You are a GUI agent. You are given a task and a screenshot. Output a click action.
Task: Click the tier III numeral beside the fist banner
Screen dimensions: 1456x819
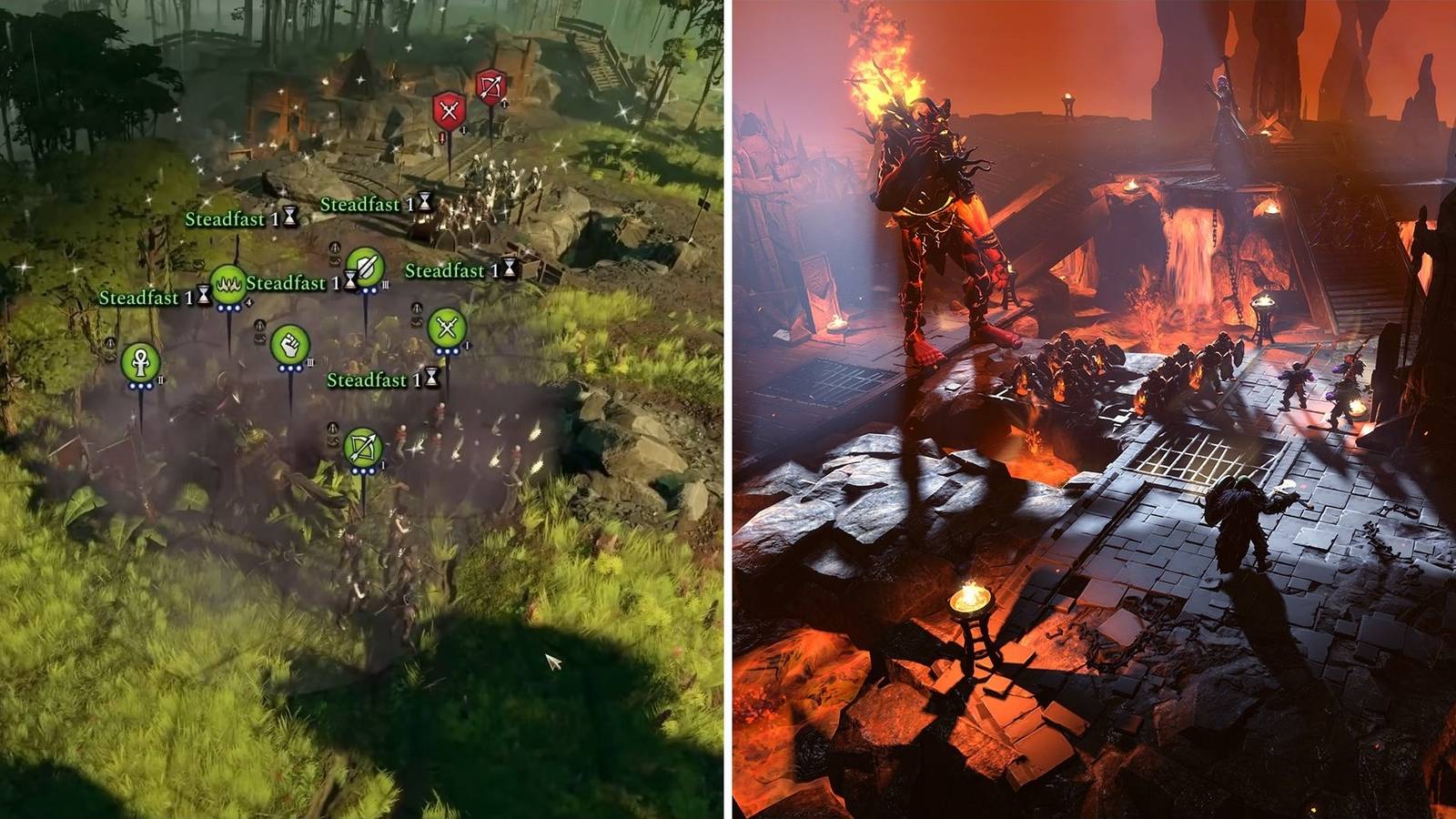(x=309, y=364)
